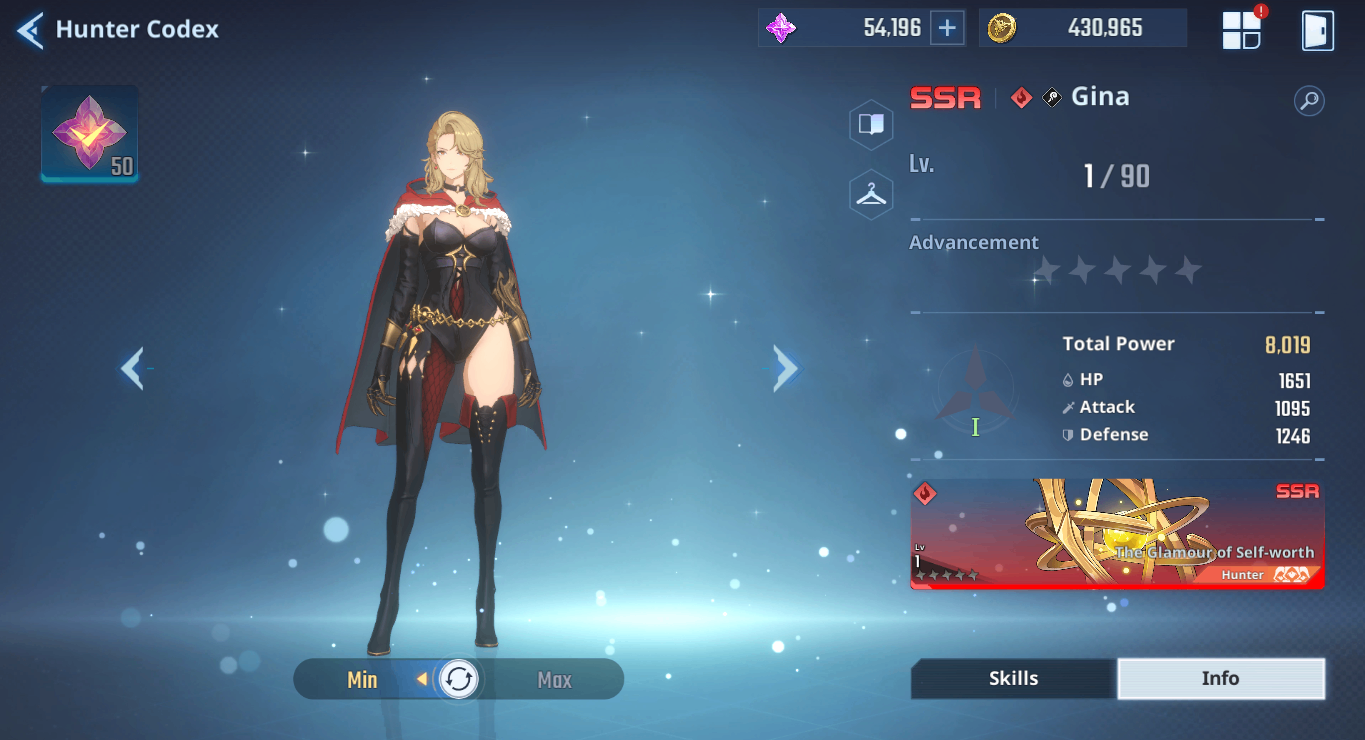Image resolution: width=1365 pixels, height=740 pixels.
Task: Switch to the Info tab
Action: 1220,679
